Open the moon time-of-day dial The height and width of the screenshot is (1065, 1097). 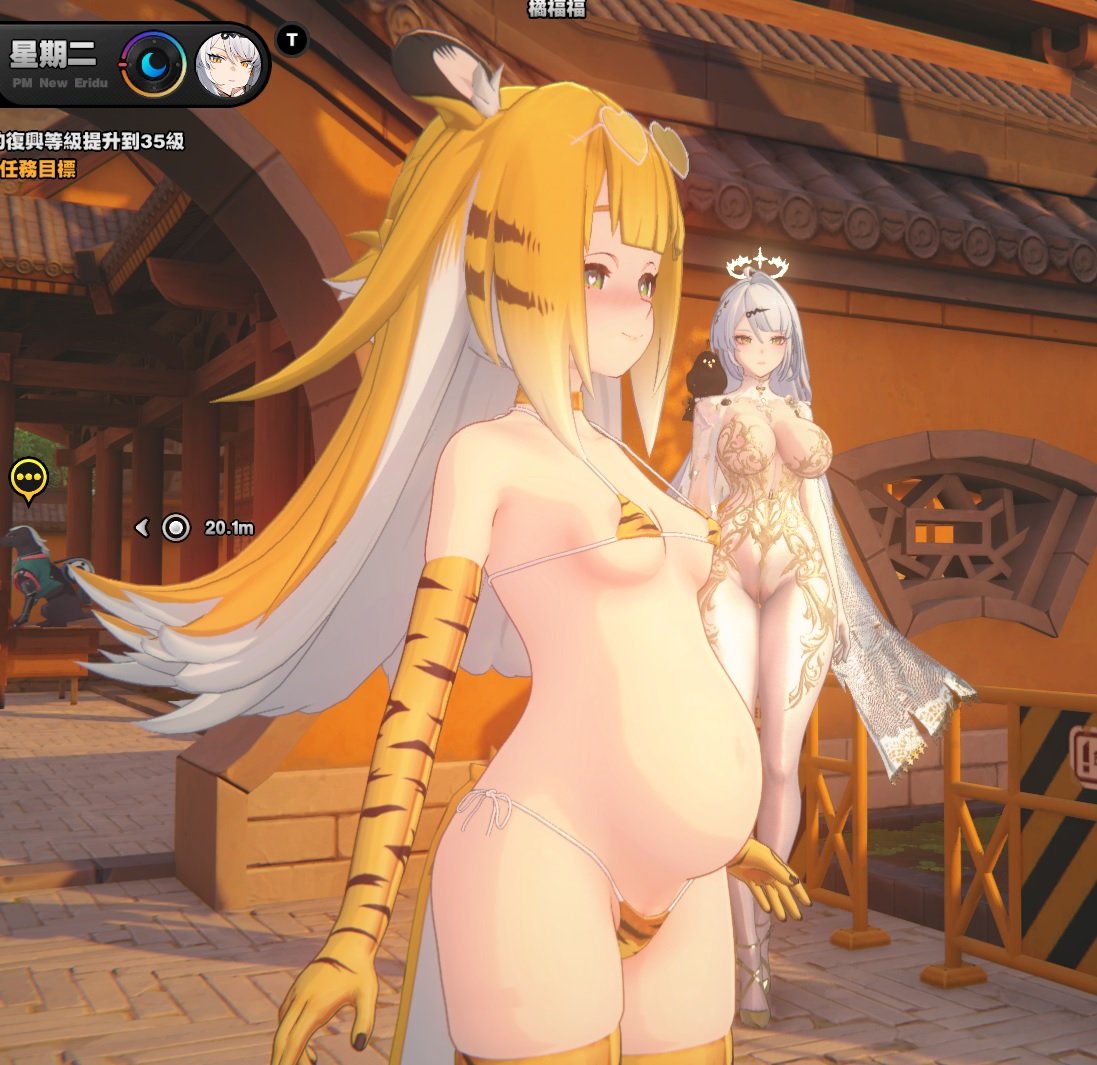[x=153, y=64]
